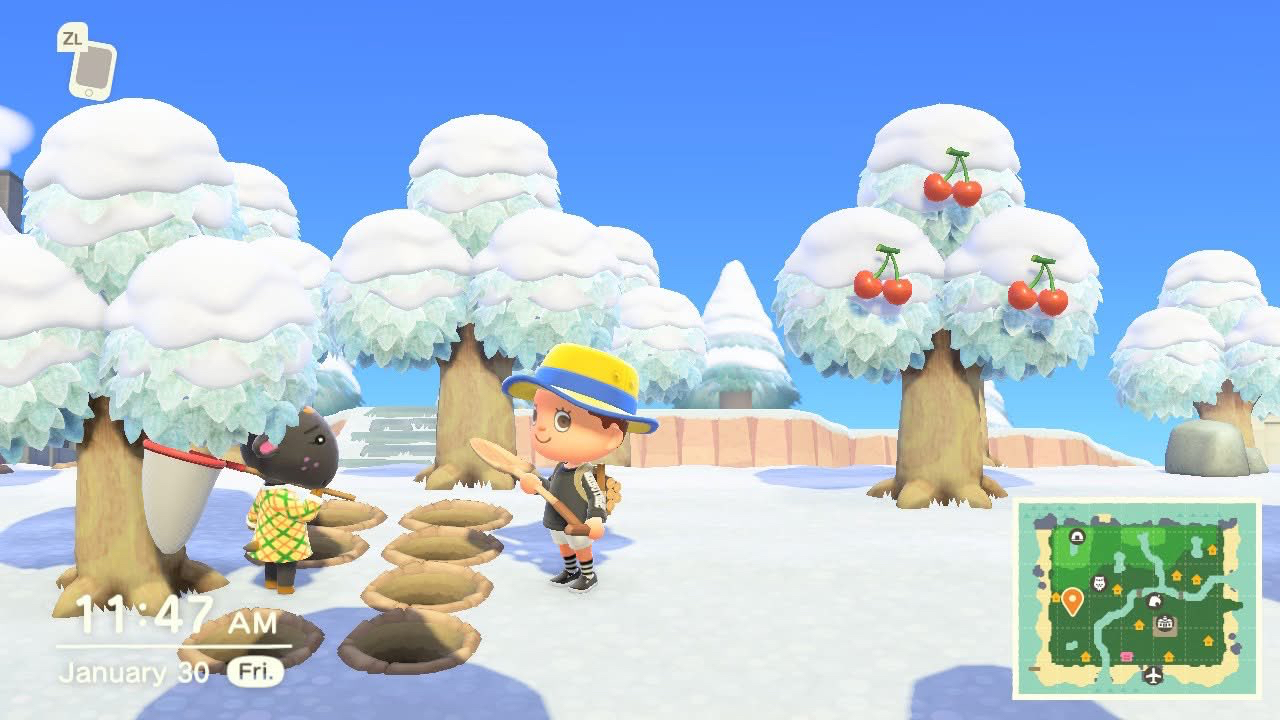
Task: Click the airport airplane marker on minimap
Action: coord(1153,675)
